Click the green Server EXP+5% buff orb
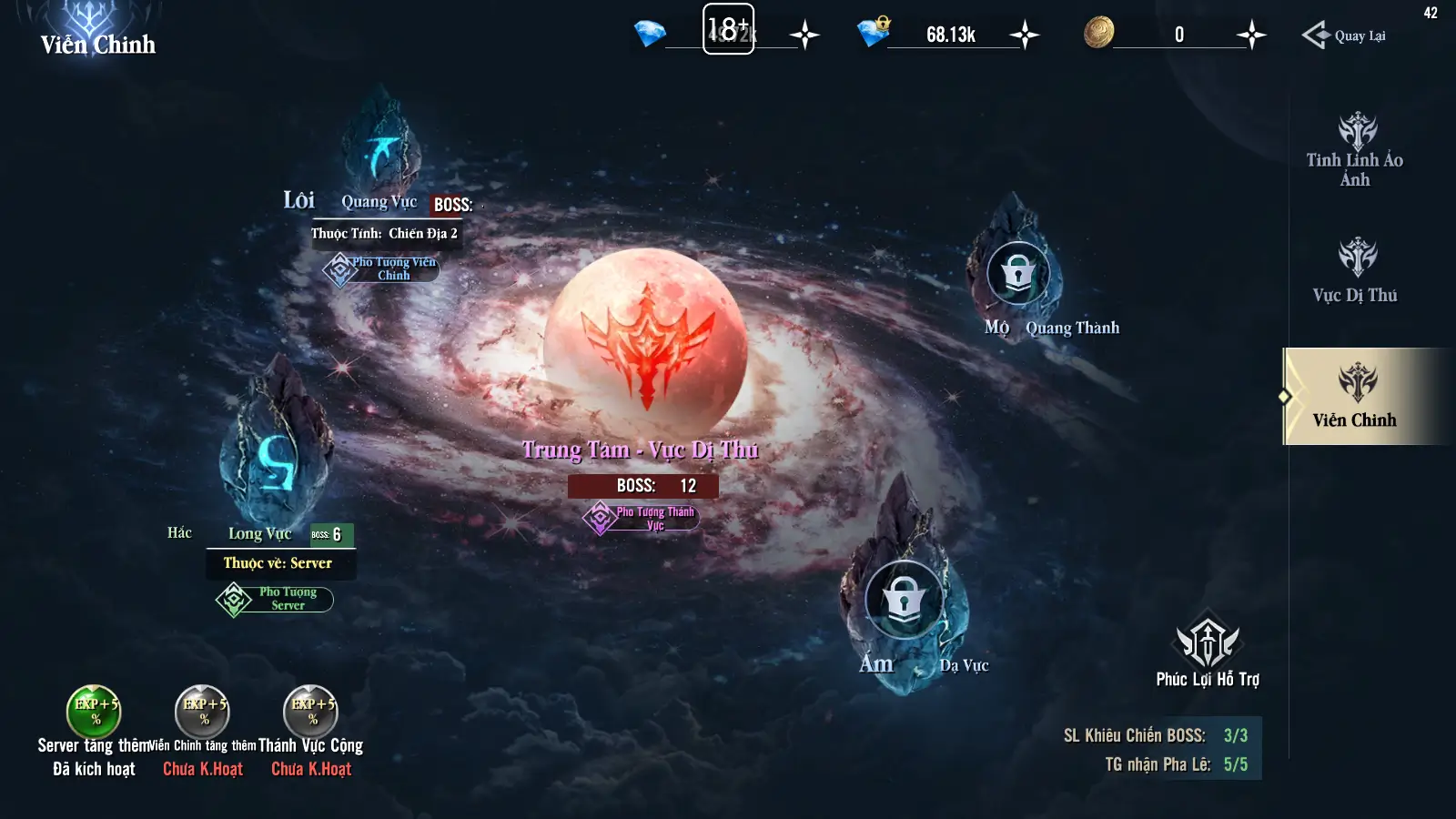The height and width of the screenshot is (819, 1456). (94, 712)
